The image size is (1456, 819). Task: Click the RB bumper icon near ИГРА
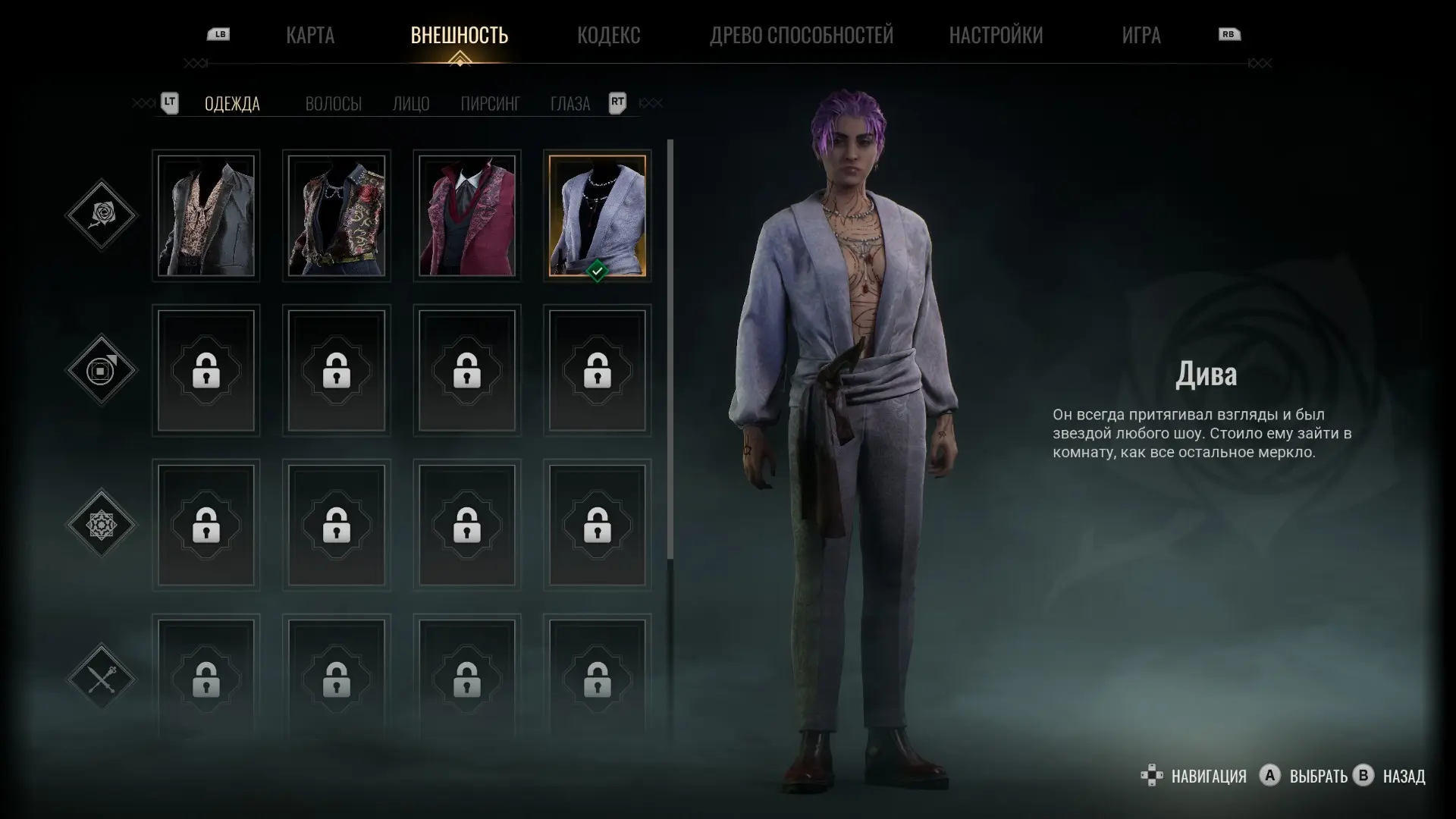1230,34
